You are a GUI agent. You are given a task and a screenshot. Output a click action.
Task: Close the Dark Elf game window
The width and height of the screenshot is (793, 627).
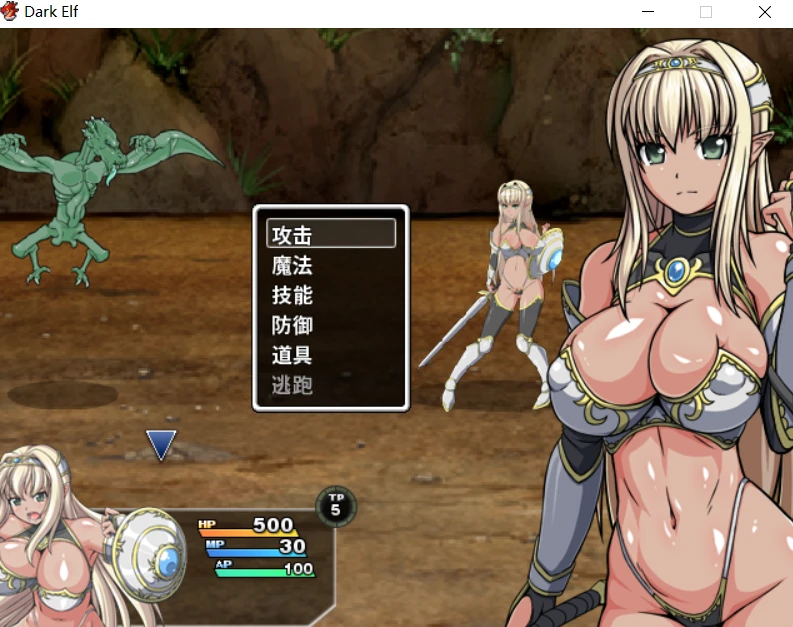(765, 12)
